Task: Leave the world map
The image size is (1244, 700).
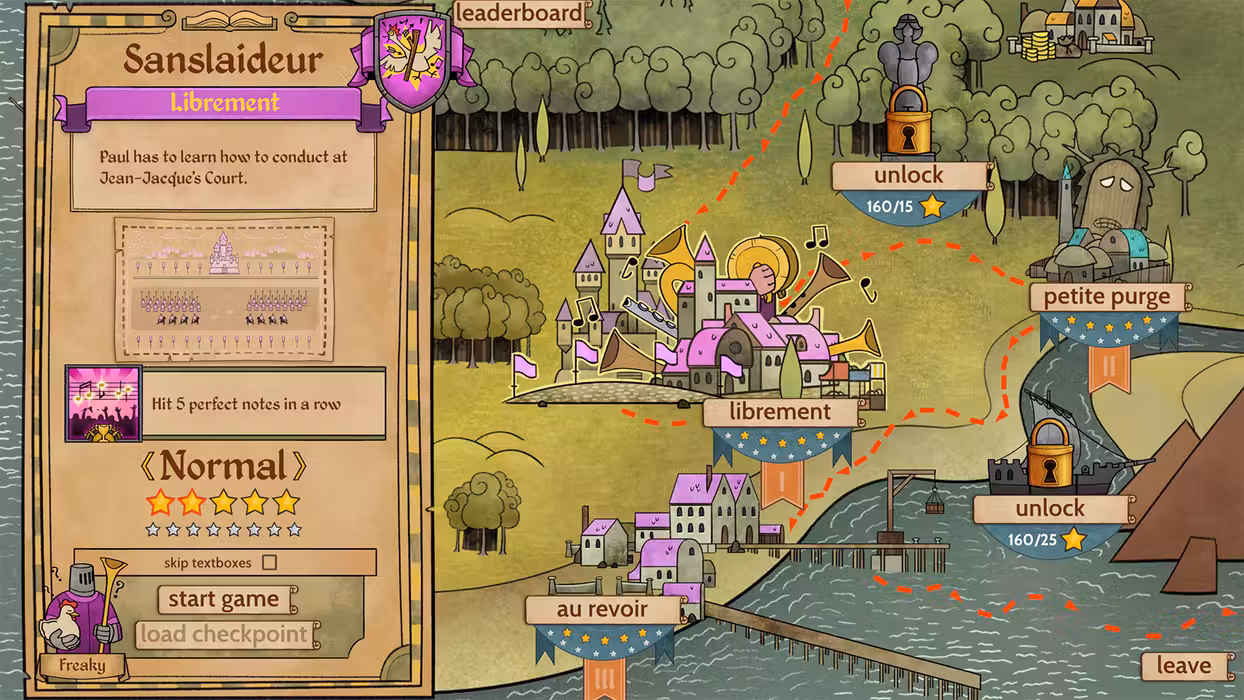Action: pyautogui.click(x=1183, y=665)
